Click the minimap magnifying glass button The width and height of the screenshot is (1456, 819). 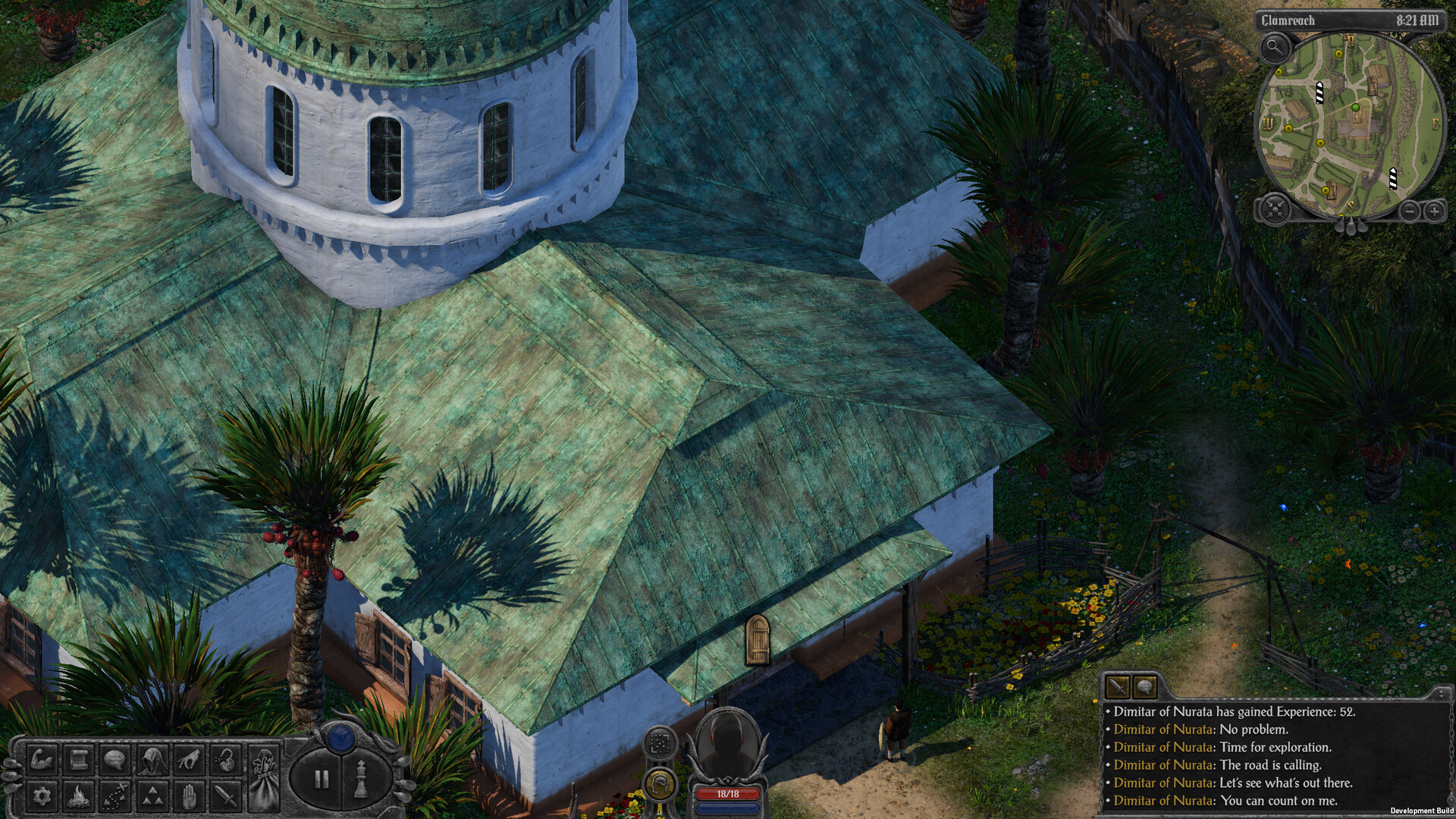(1275, 49)
